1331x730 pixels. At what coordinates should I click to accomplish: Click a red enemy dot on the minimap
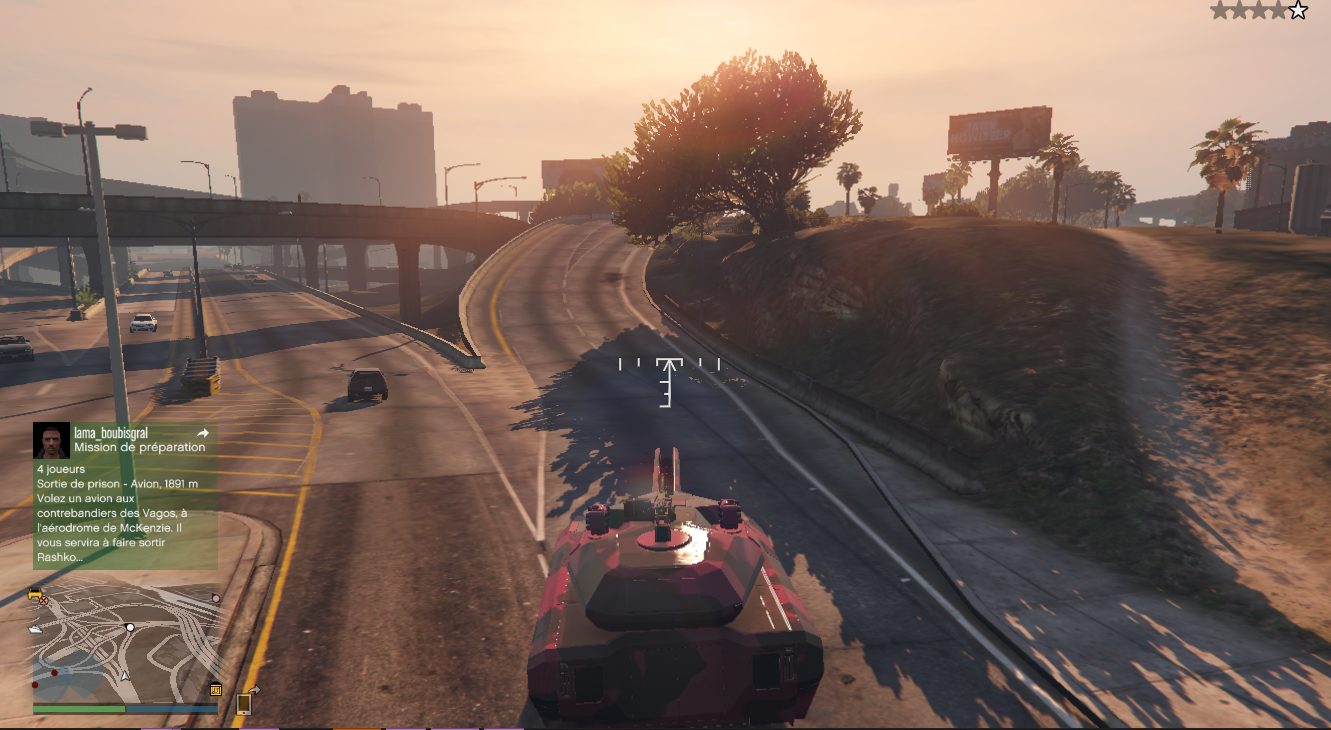point(54,672)
